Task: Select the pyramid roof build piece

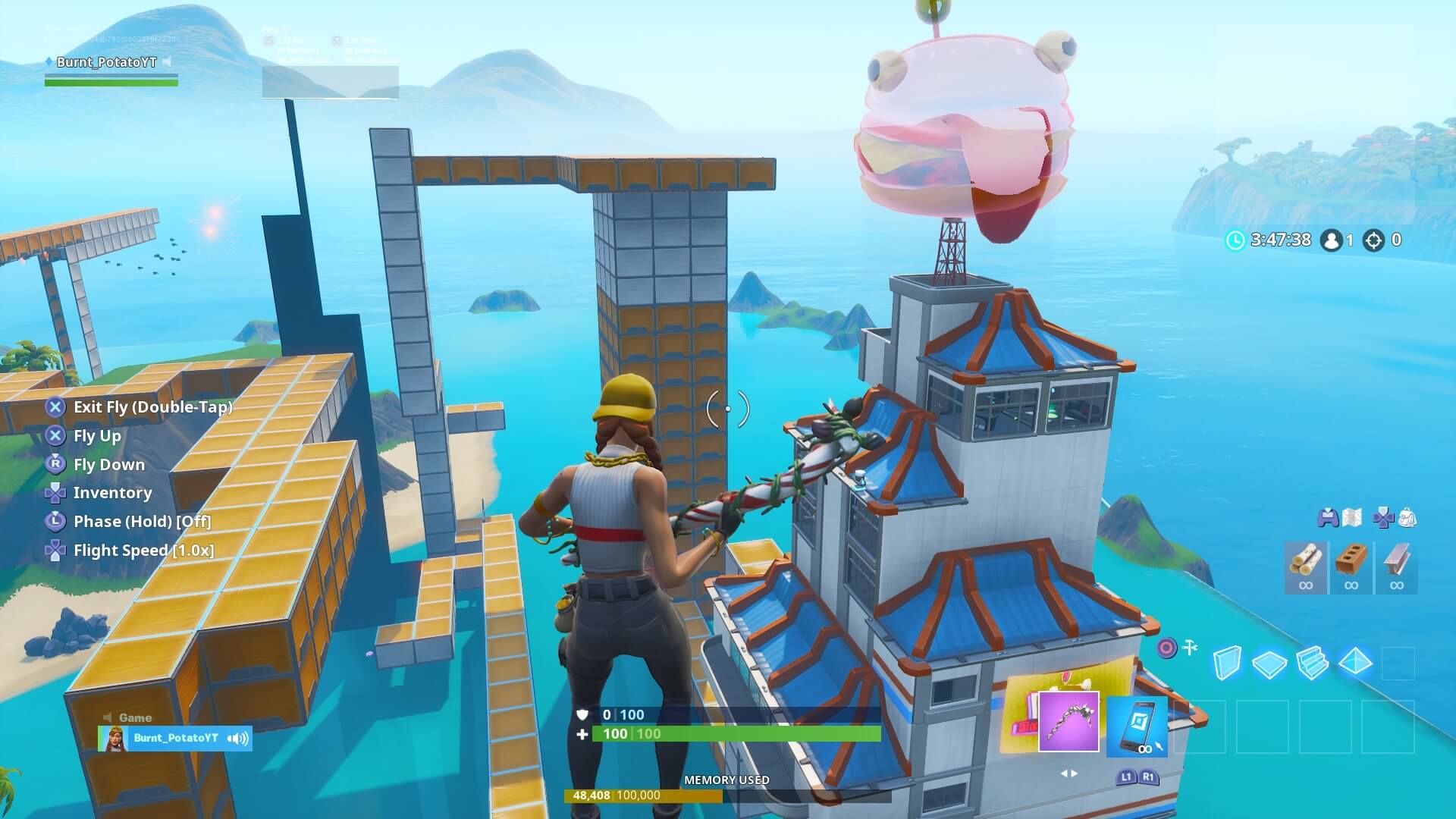Action: click(1356, 660)
